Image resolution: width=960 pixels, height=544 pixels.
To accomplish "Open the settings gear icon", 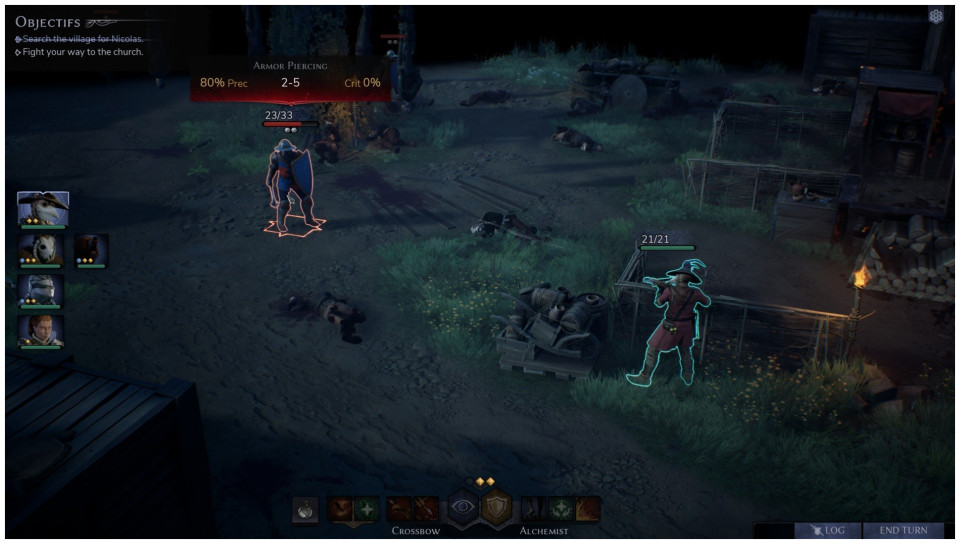I will pos(936,16).
